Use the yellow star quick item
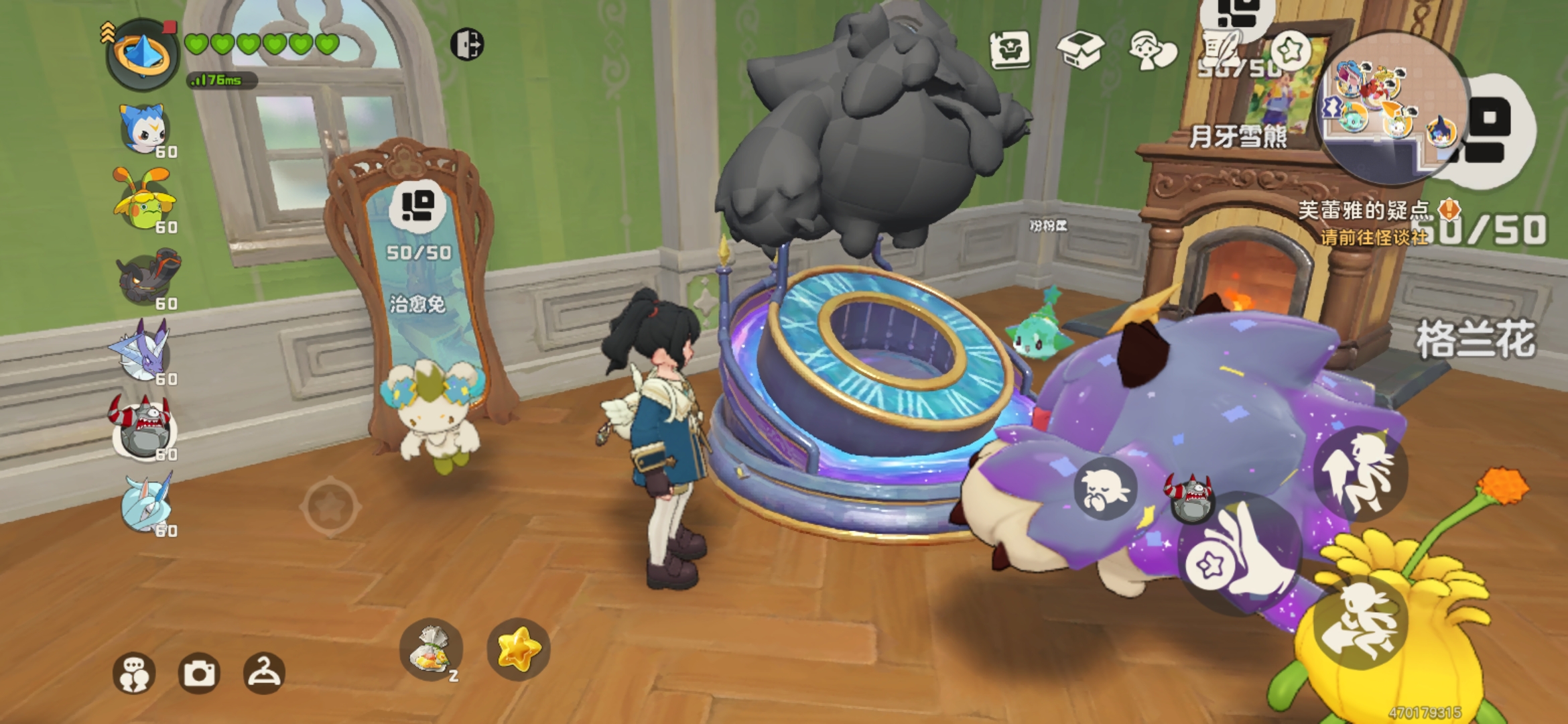 (x=518, y=649)
